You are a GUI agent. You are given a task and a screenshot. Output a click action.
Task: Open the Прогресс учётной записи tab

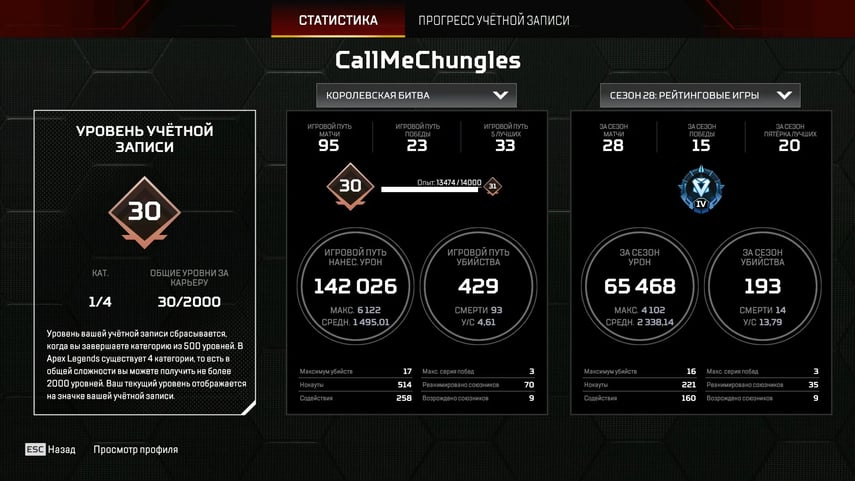point(493,20)
